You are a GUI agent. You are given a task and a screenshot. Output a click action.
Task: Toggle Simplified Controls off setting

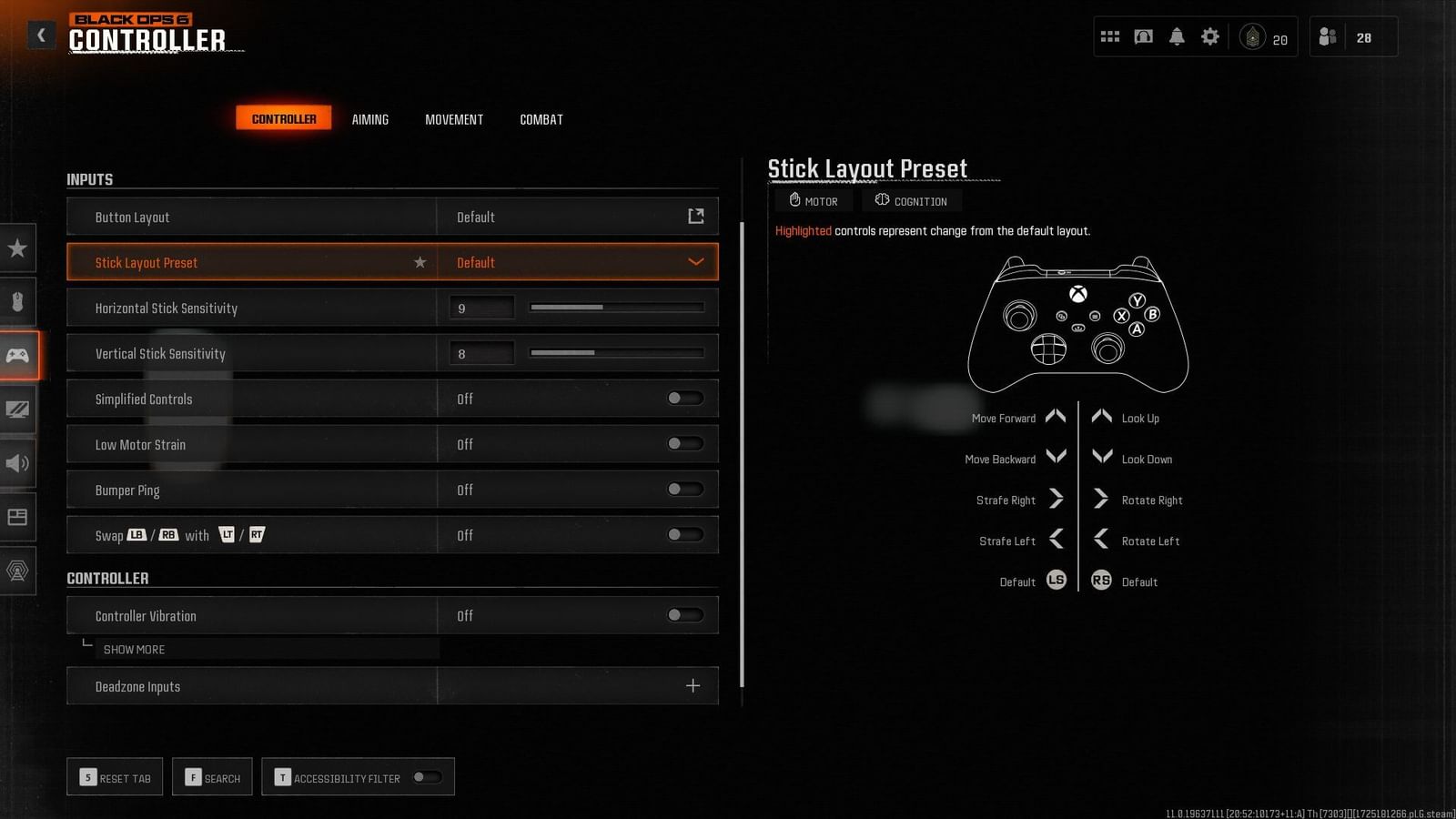(683, 398)
